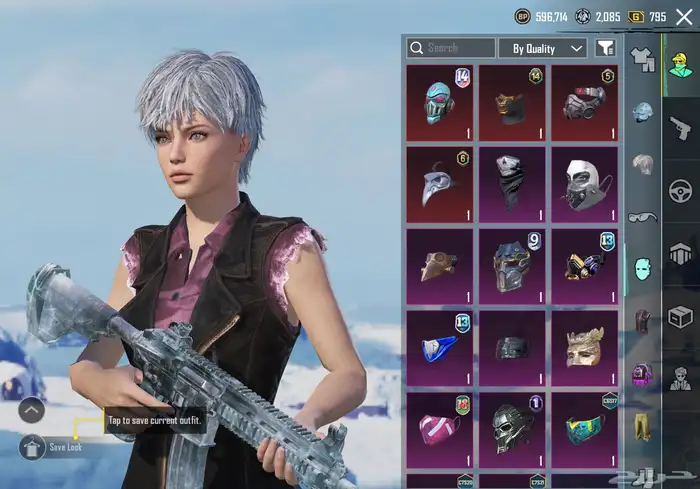The width and height of the screenshot is (700, 489).
Task: Open the backpack category tab
Action: click(x=643, y=374)
